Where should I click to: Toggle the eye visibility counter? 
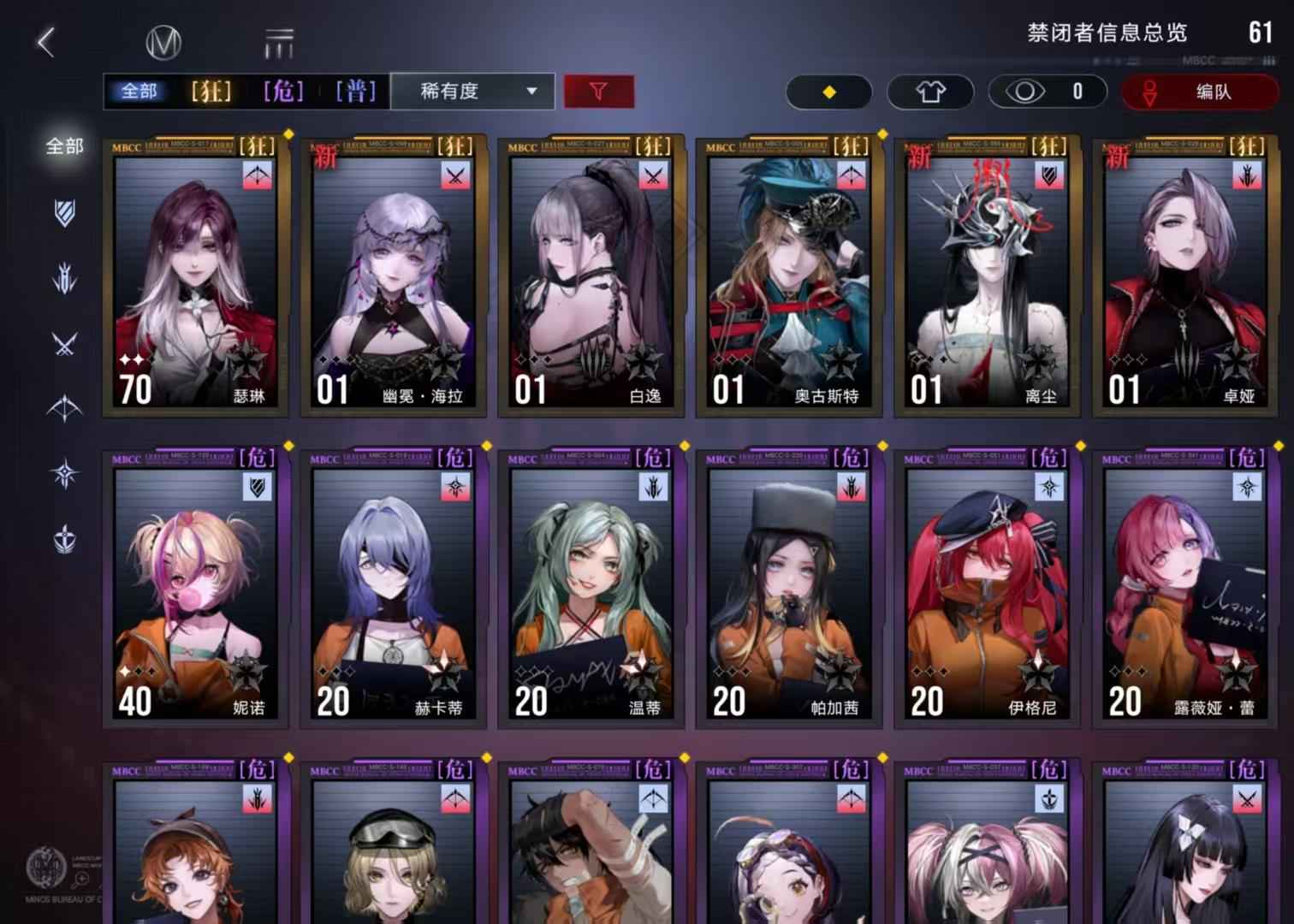(x=1047, y=92)
